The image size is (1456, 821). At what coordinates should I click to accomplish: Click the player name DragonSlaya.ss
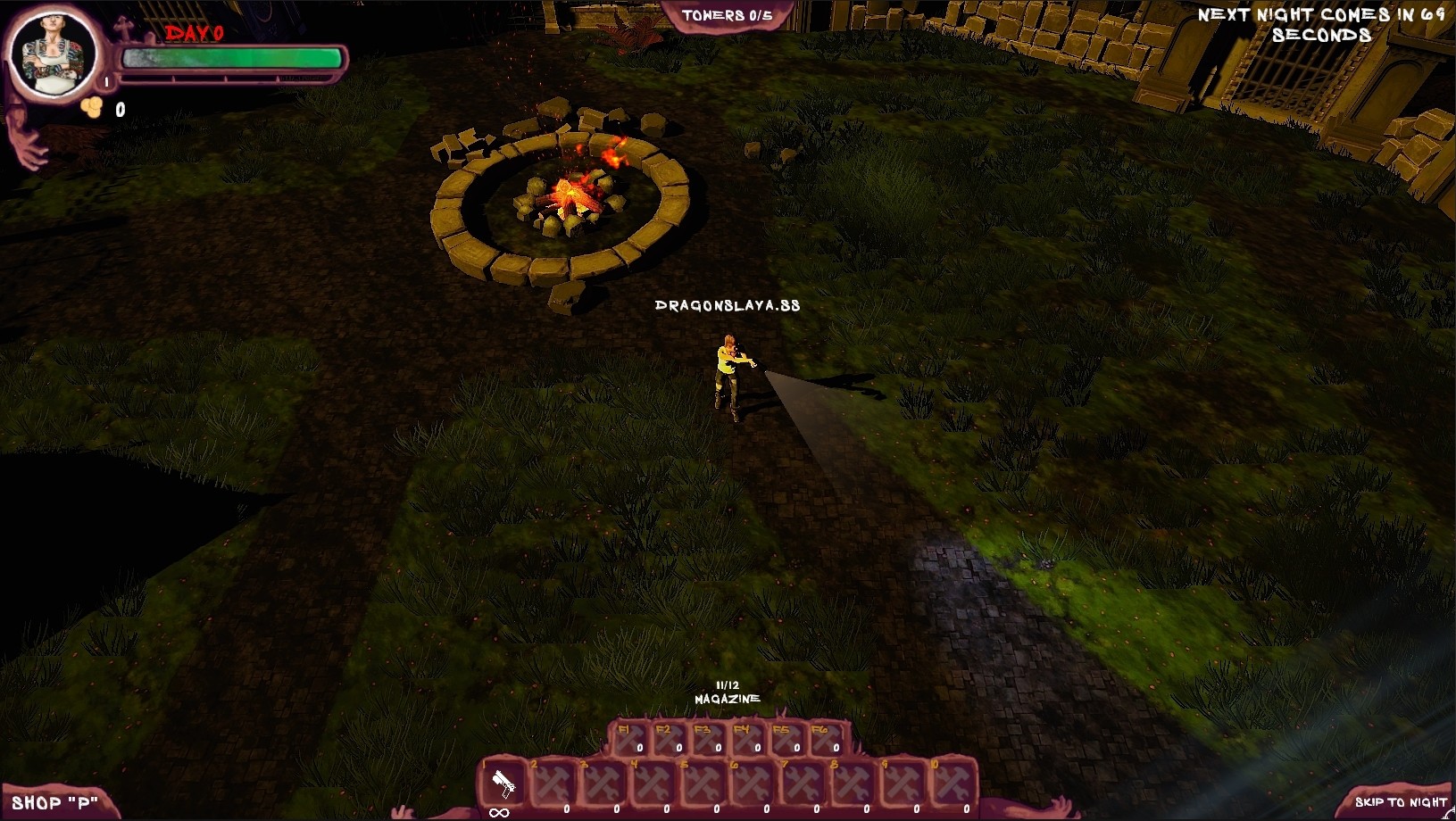point(728,303)
